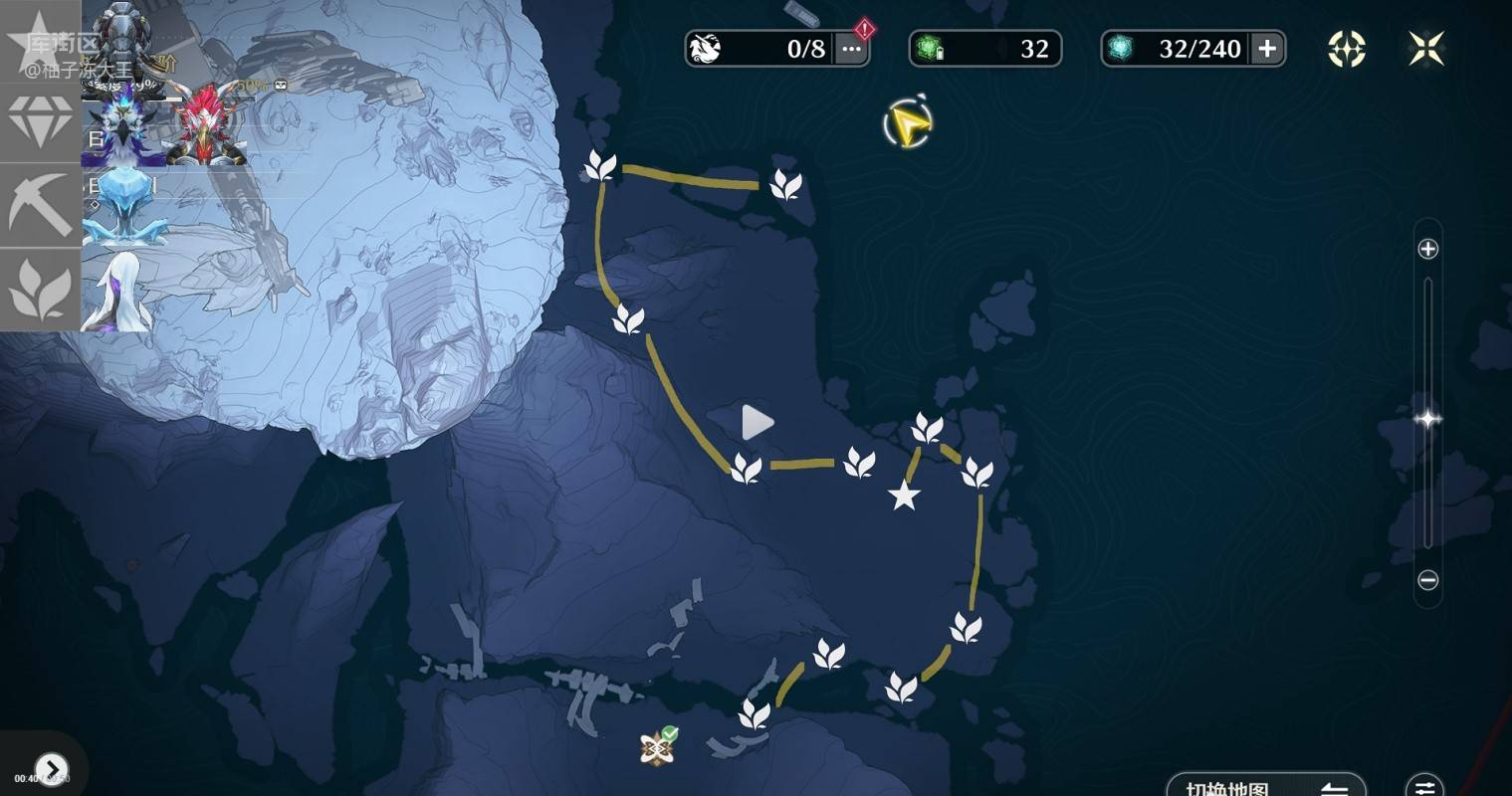The image size is (1512, 796).
Task: Click the round four-star emblem icon near the close button
Action: click(1347, 49)
